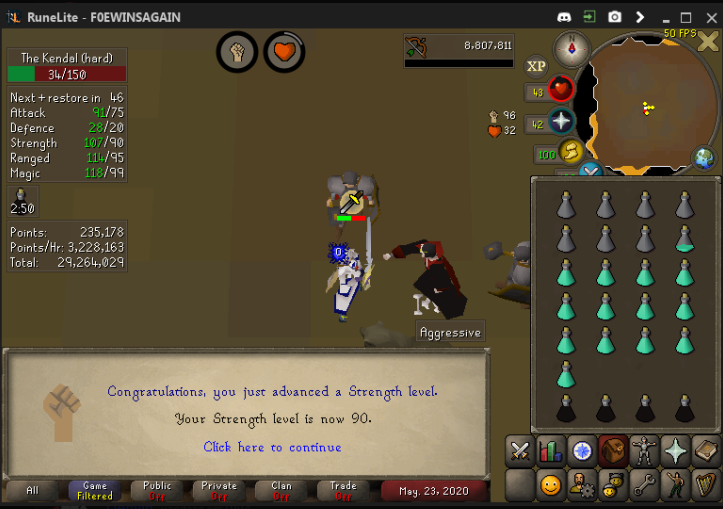Image resolution: width=723 pixels, height=509 pixels.
Task: Show the Worn Equipment tab
Action: [644, 451]
